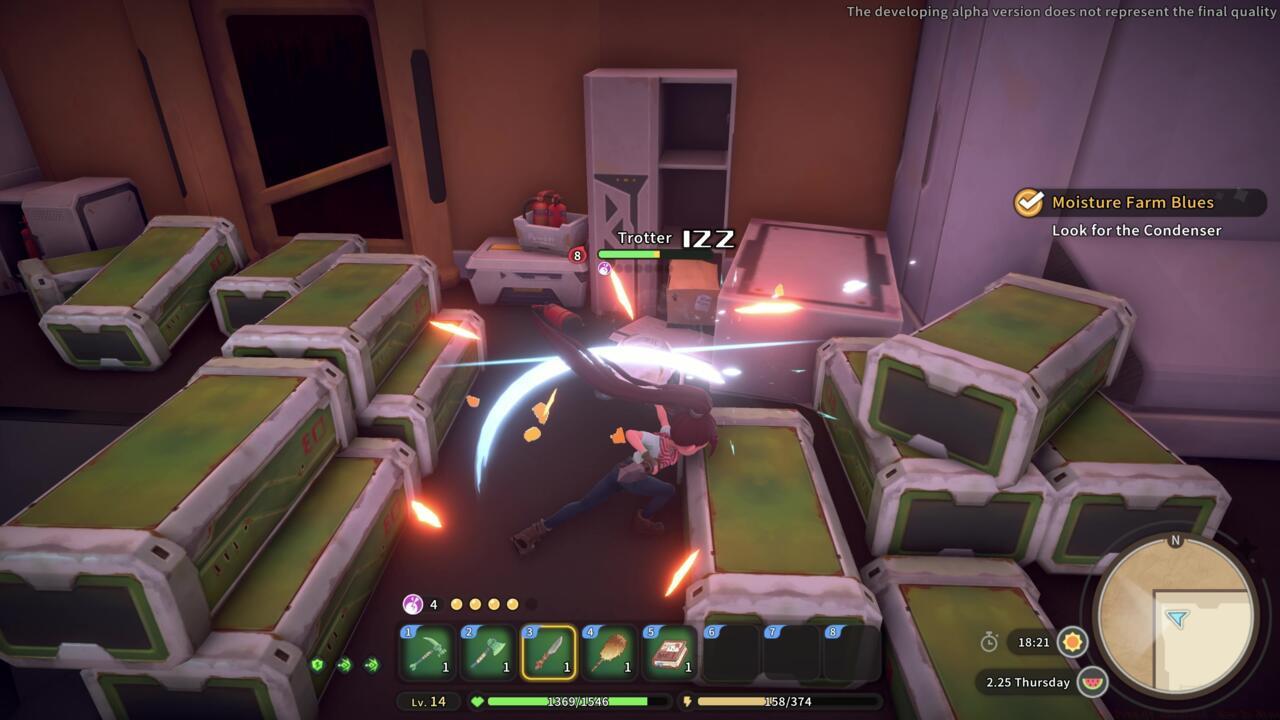Select the pickhammer in hotbar slot 1

click(427, 652)
